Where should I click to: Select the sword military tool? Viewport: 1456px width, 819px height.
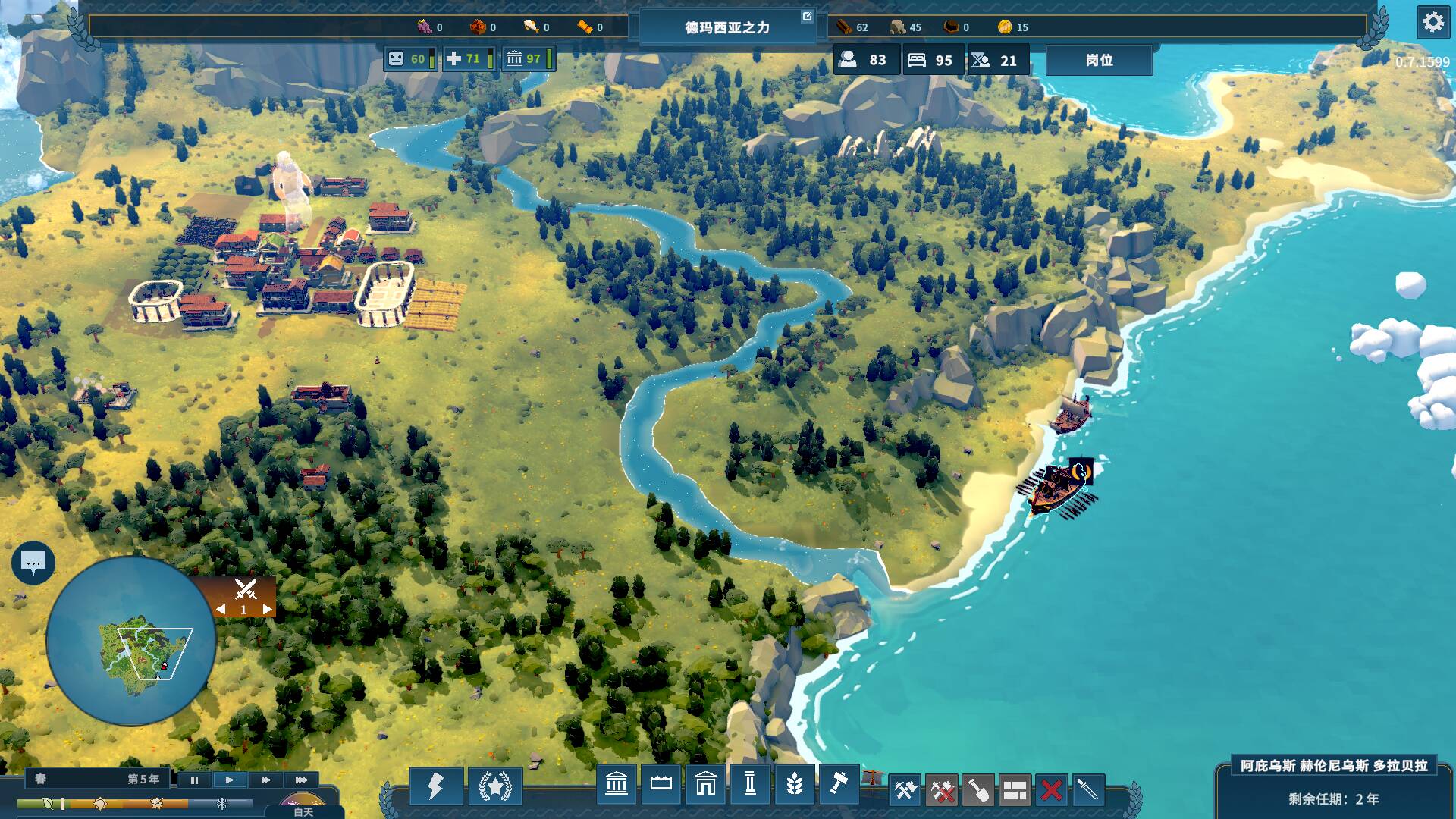[x=1087, y=791]
